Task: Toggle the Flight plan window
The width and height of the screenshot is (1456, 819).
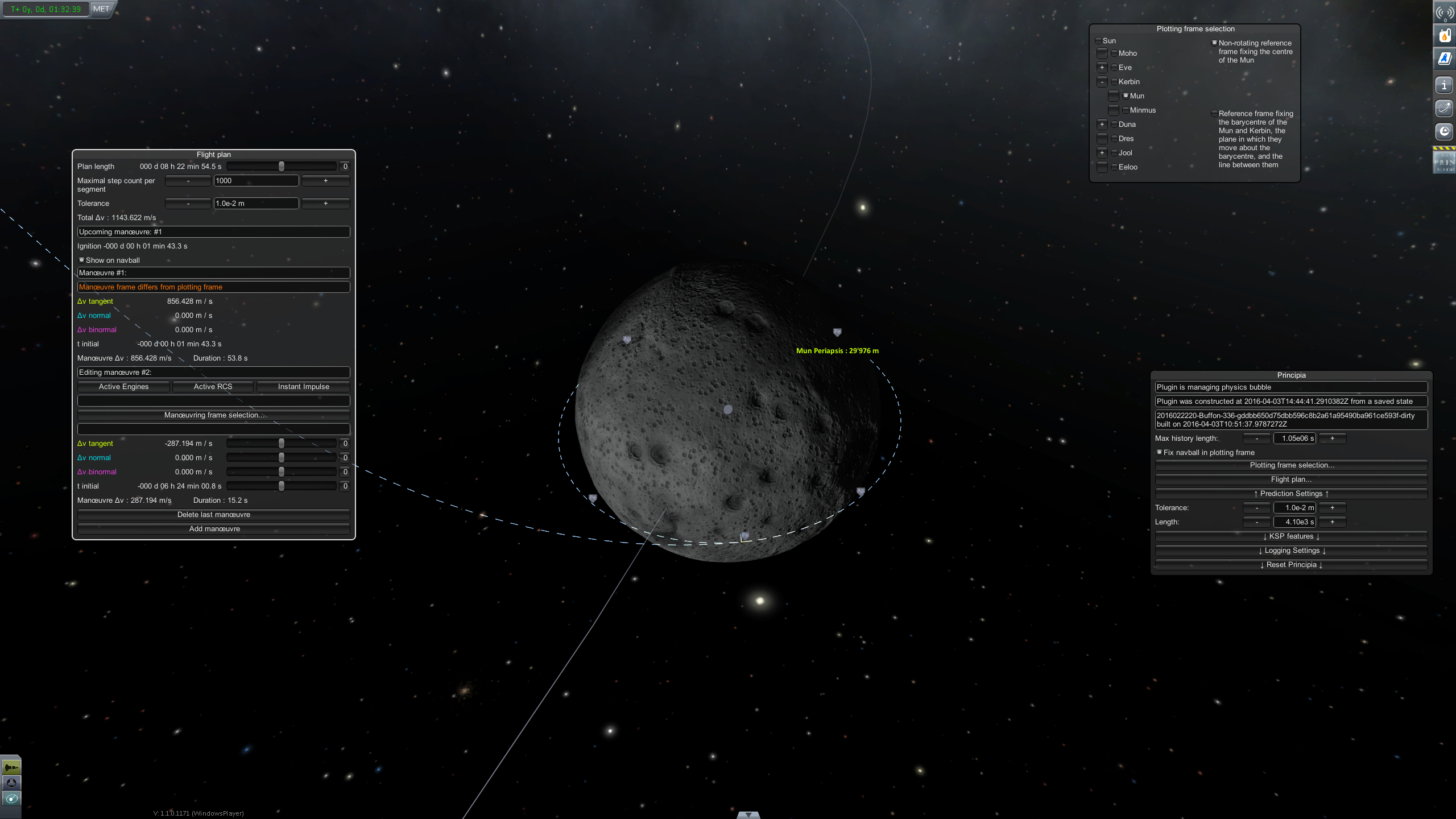Action: (x=1291, y=479)
